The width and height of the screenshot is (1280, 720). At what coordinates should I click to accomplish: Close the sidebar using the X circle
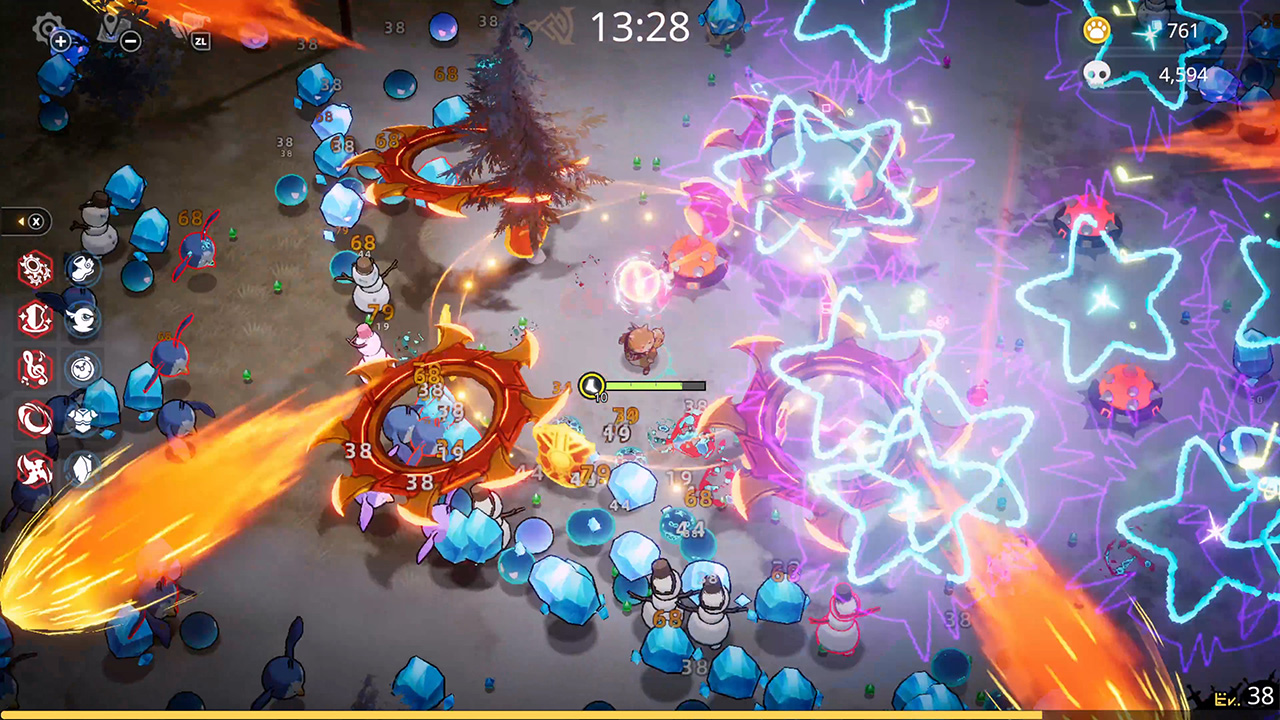coord(36,219)
